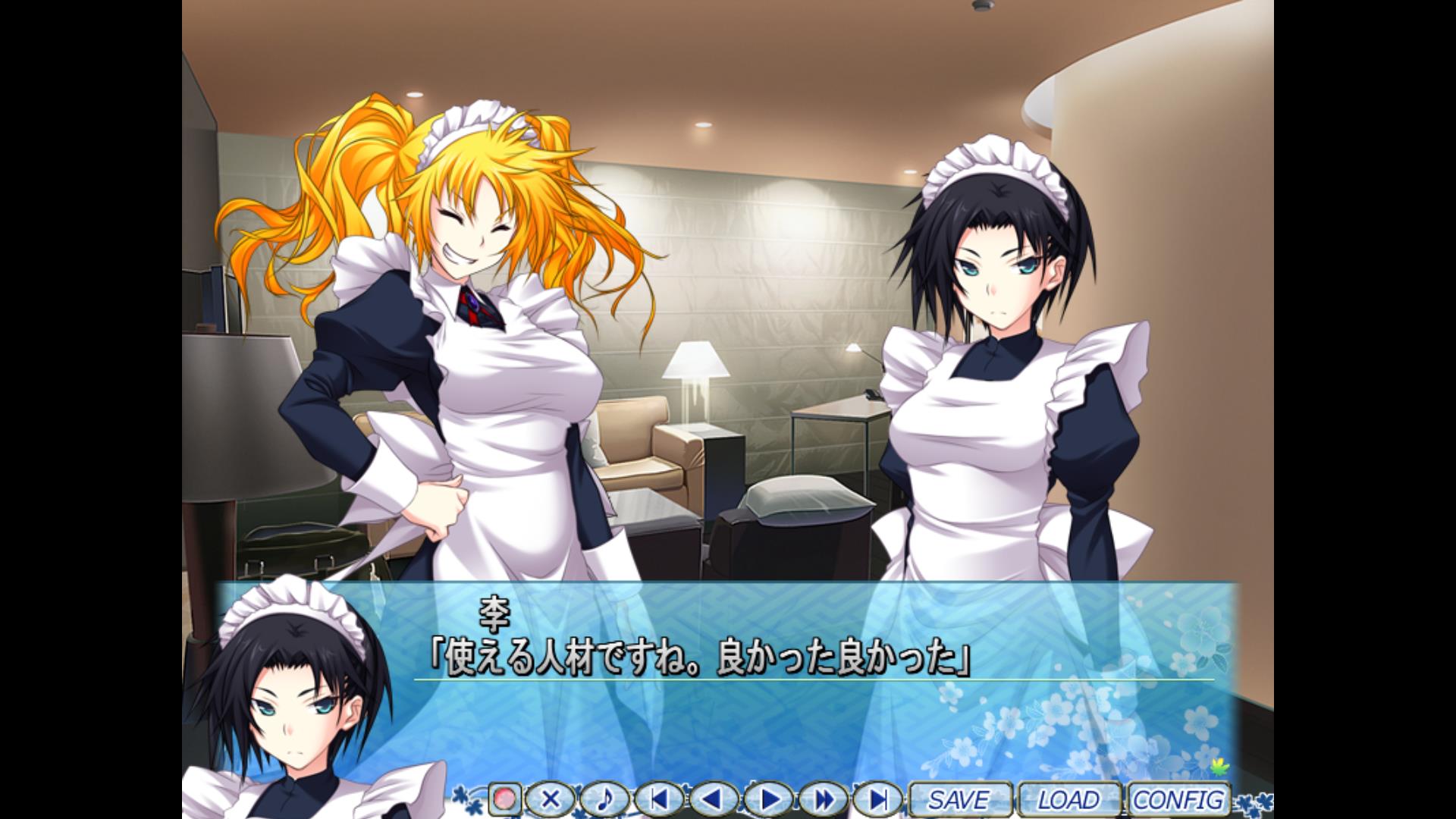
Task: Click the music note voice button
Action: 605,799
